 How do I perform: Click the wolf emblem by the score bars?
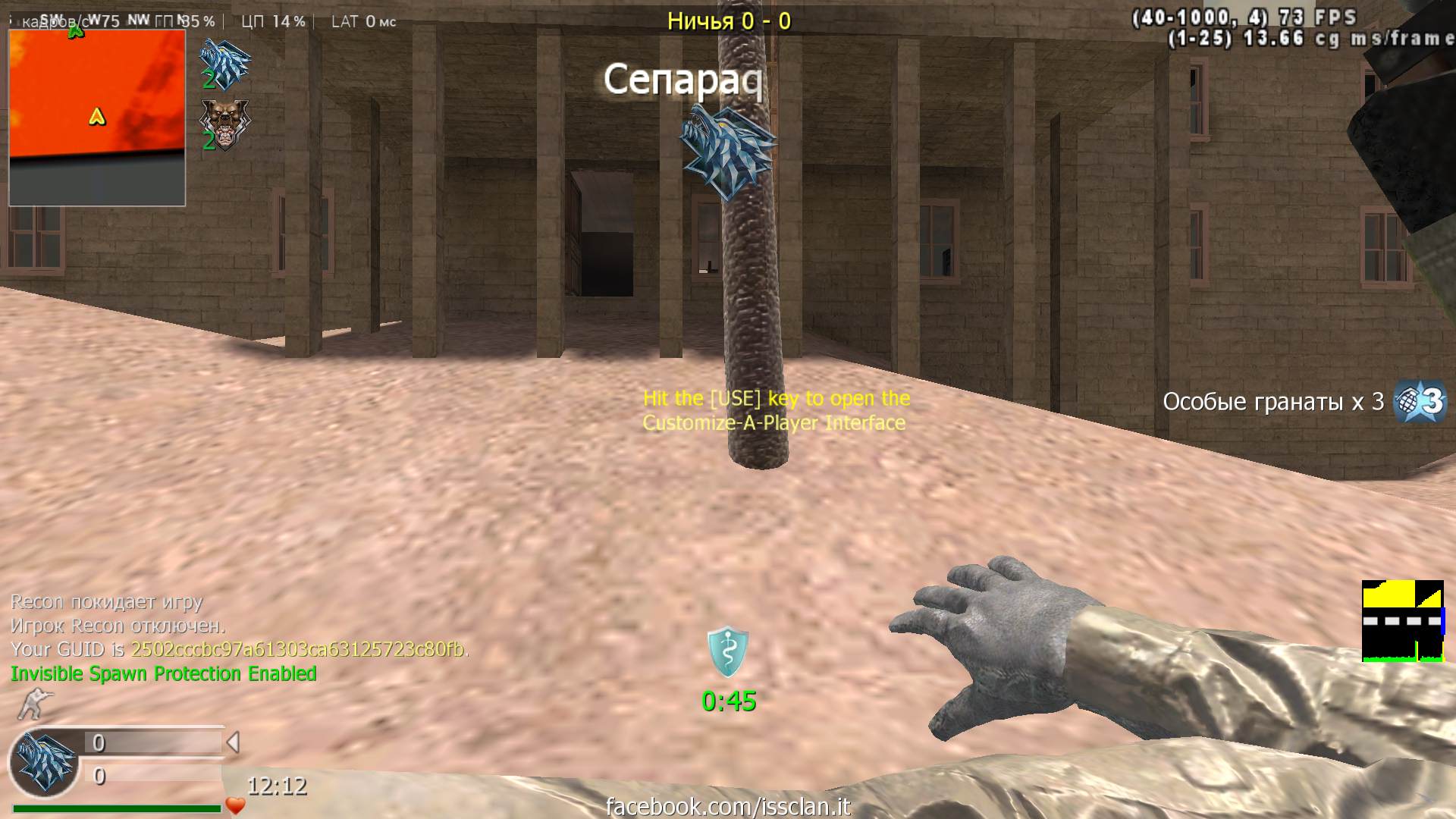pyautogui.click(x=45, y=762)
